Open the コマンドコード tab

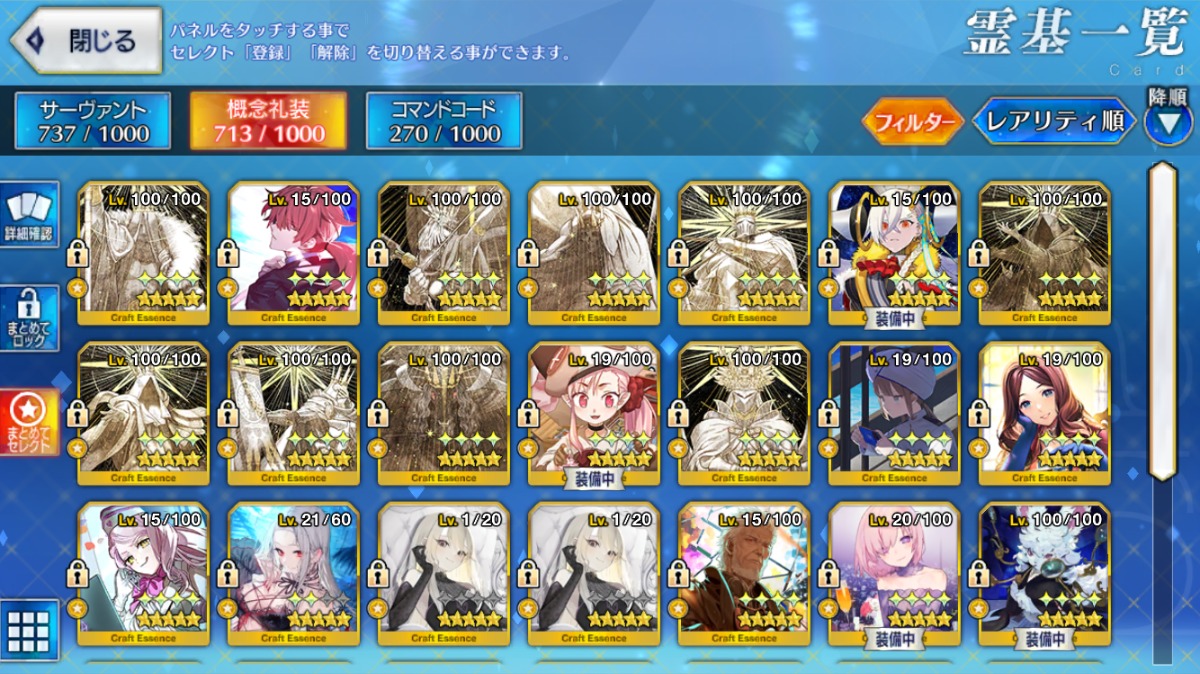pyautogui.click(x=444, y=121)
